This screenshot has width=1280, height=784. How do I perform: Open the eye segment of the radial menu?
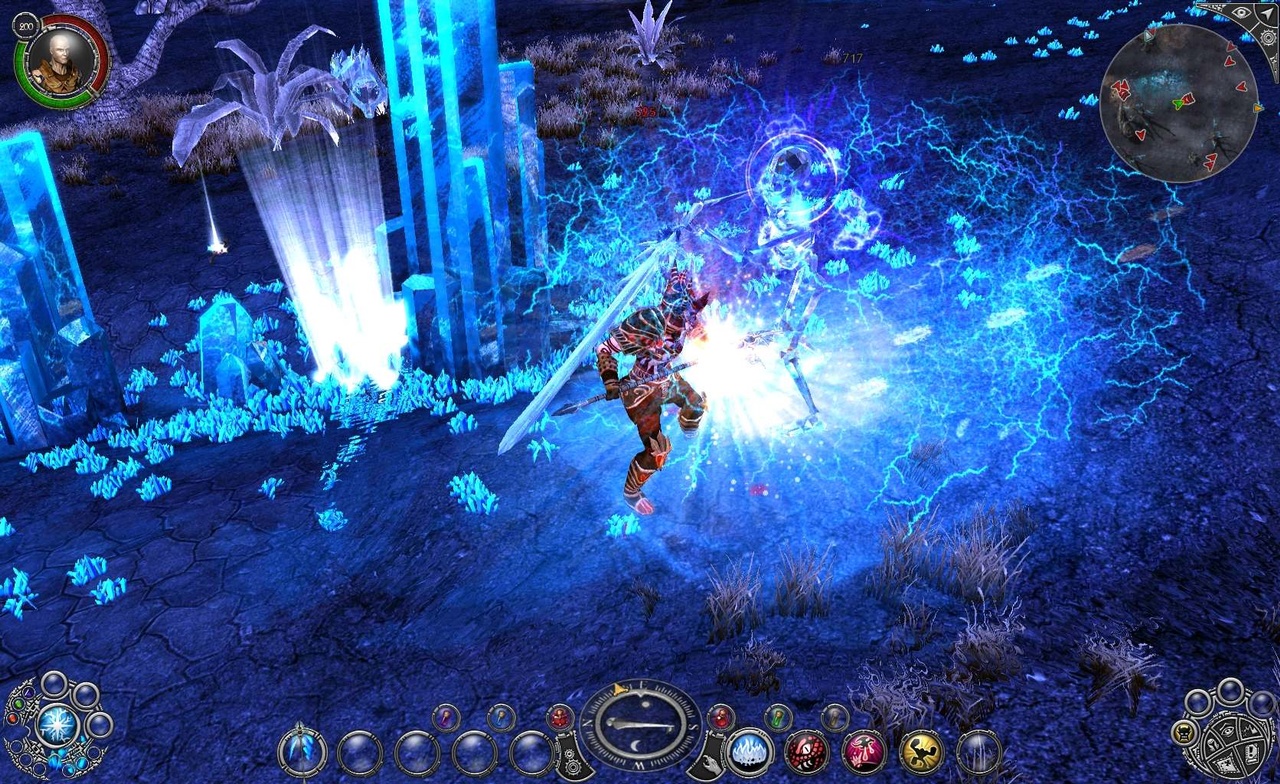1227,730
